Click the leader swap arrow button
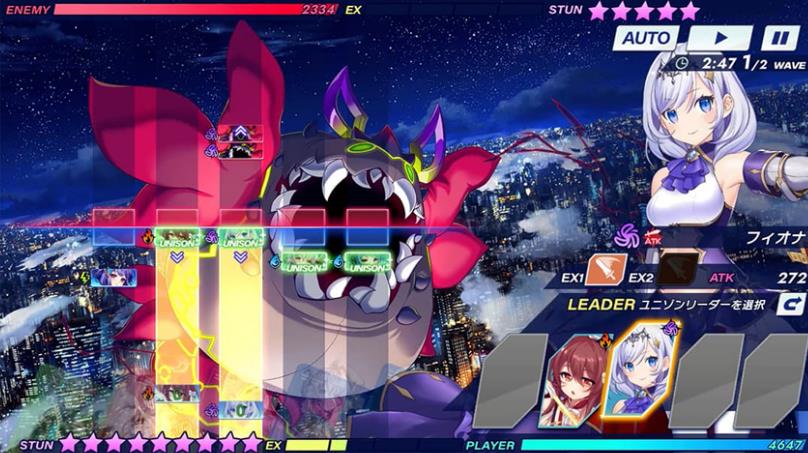Viewport: 808px width, 453px height. (x=791, y=304)
